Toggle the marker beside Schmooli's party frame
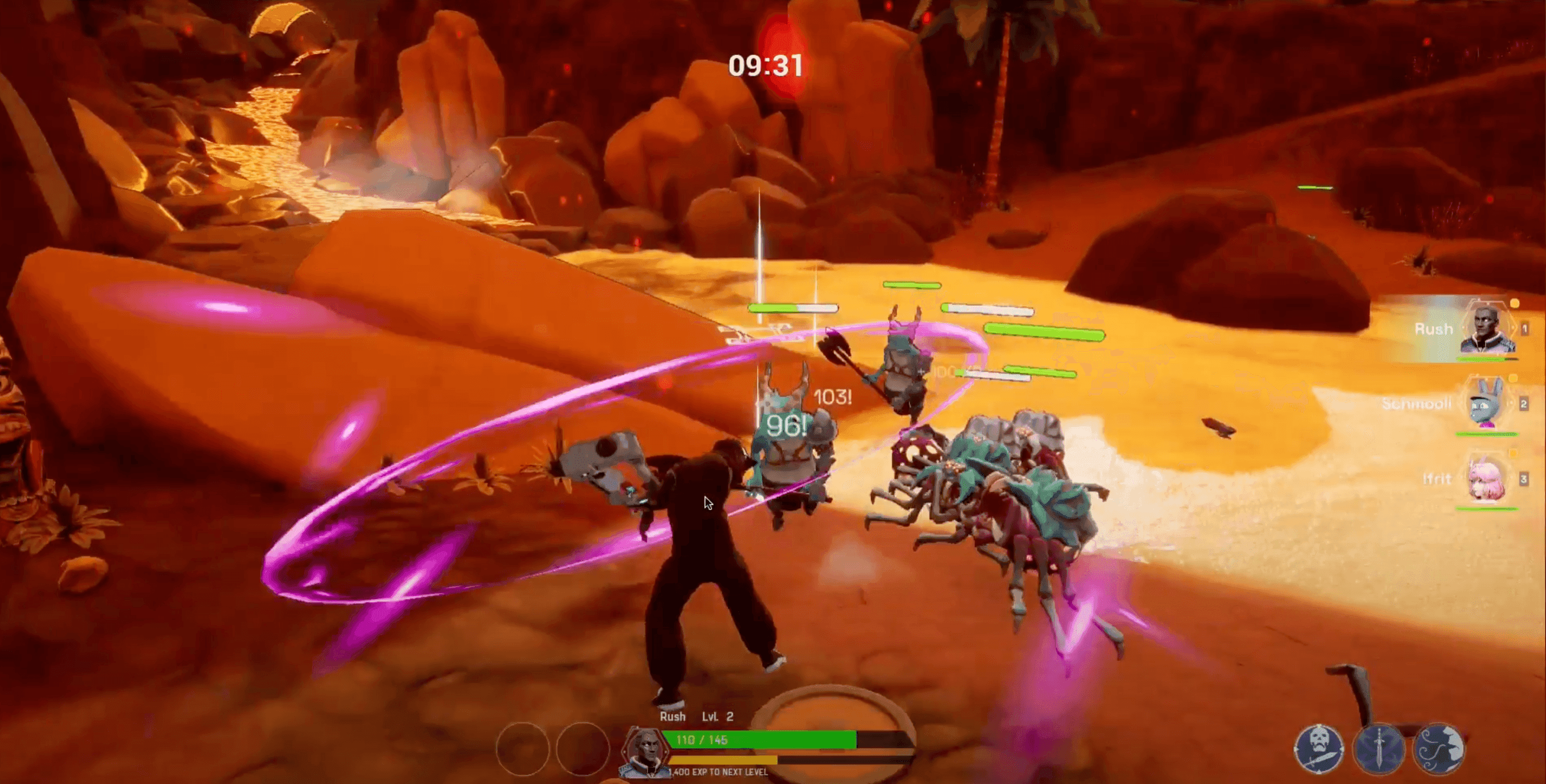The image size is (1546, 784). point(1512,378)
